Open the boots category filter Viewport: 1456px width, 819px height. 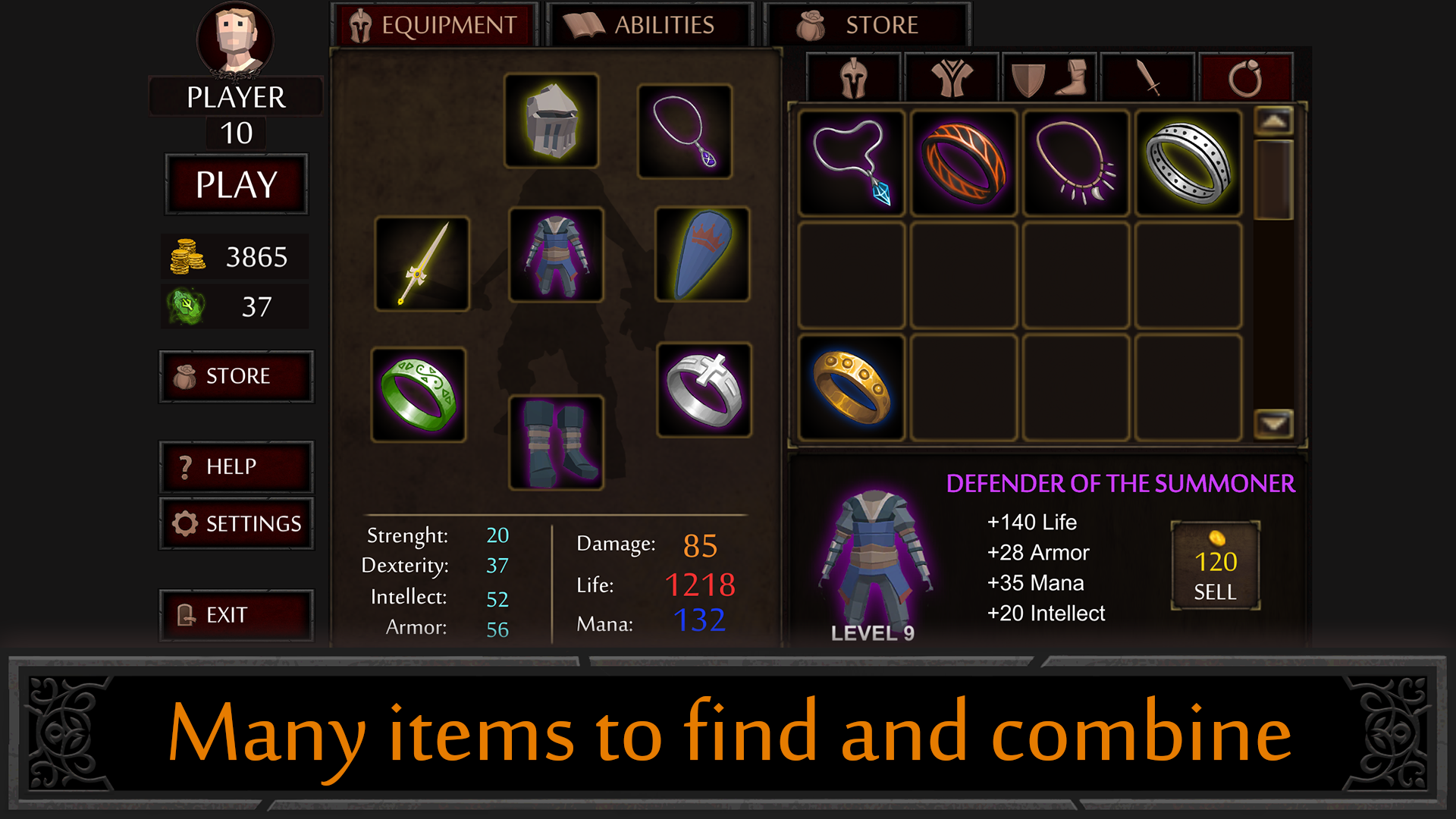tap(1077, 78)
